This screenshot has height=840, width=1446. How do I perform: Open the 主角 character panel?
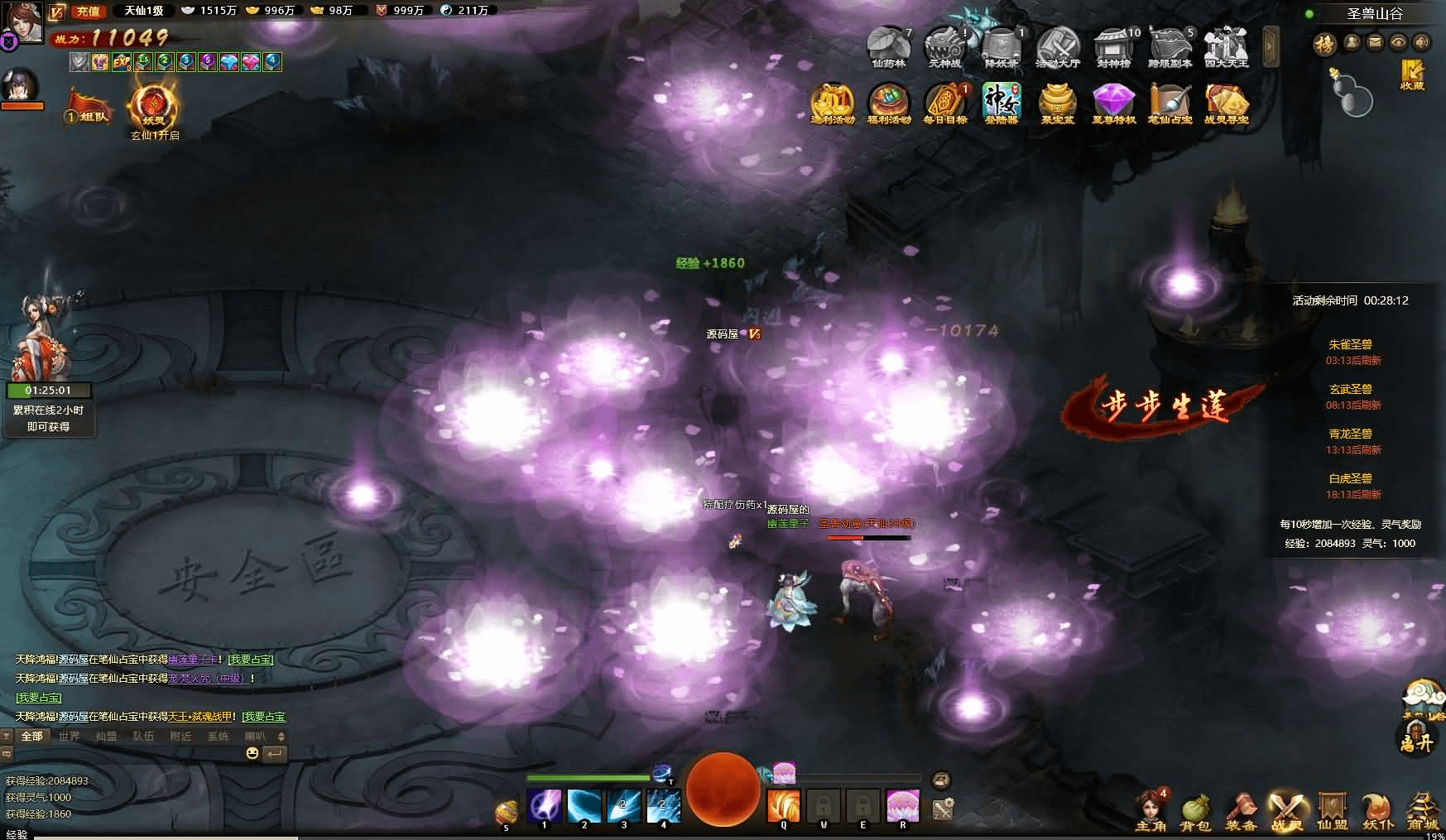(1150, 812)
